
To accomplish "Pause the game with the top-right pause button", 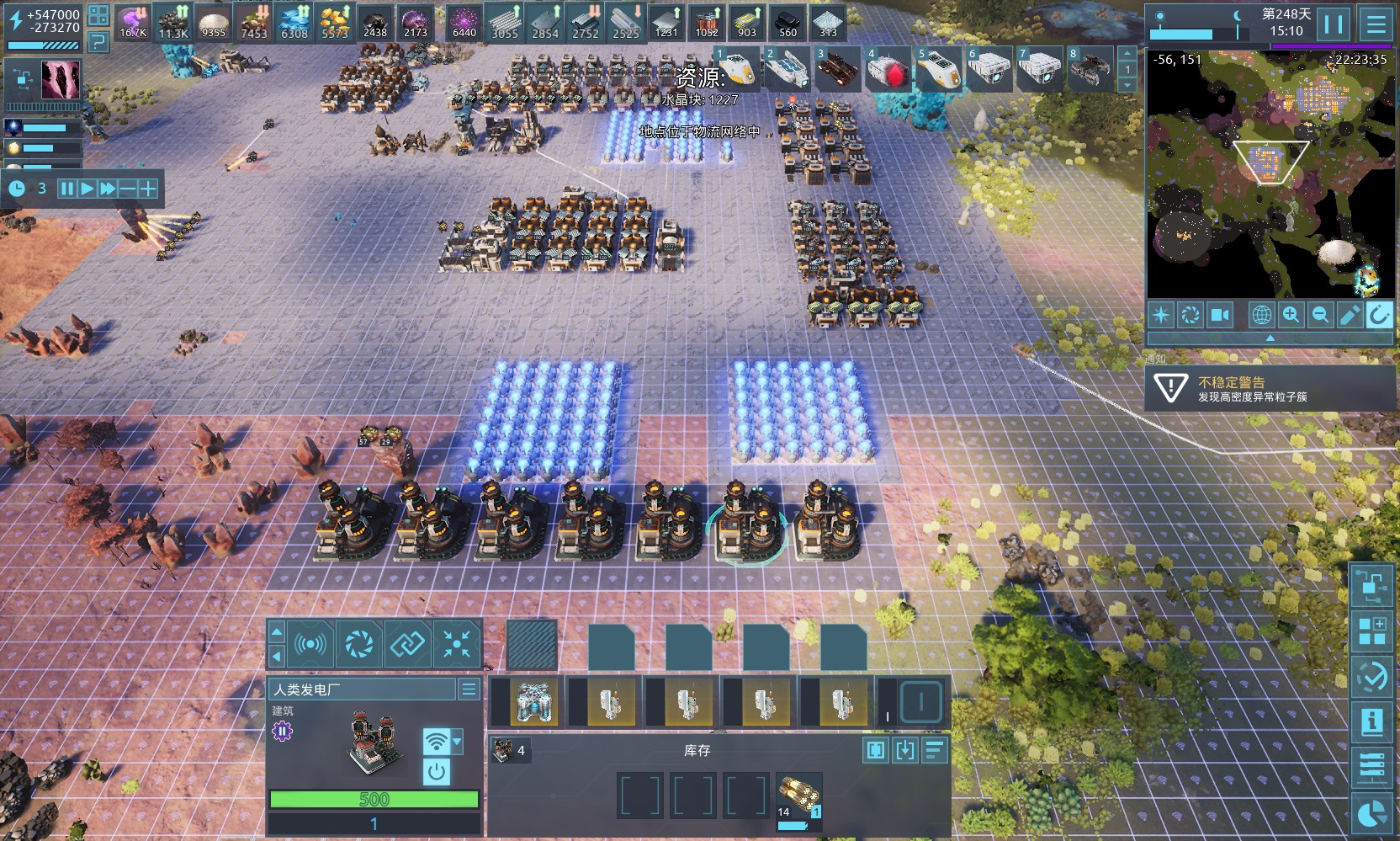I will [1334, 24].
